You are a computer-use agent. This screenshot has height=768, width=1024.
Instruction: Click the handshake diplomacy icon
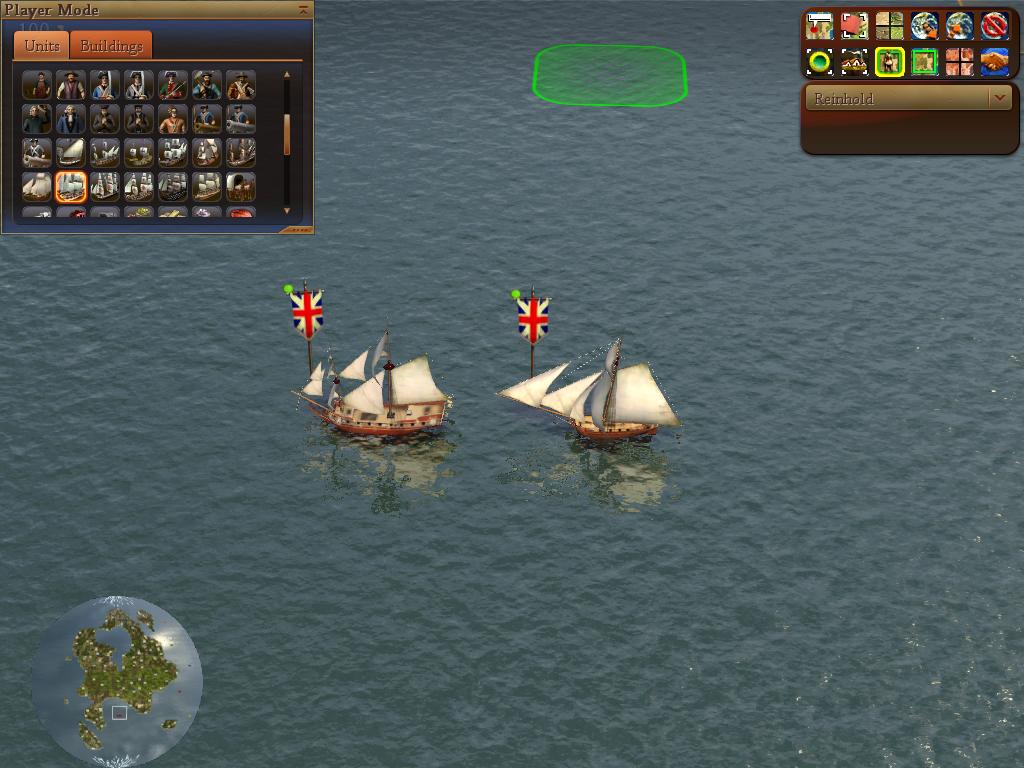pos(994,62)
